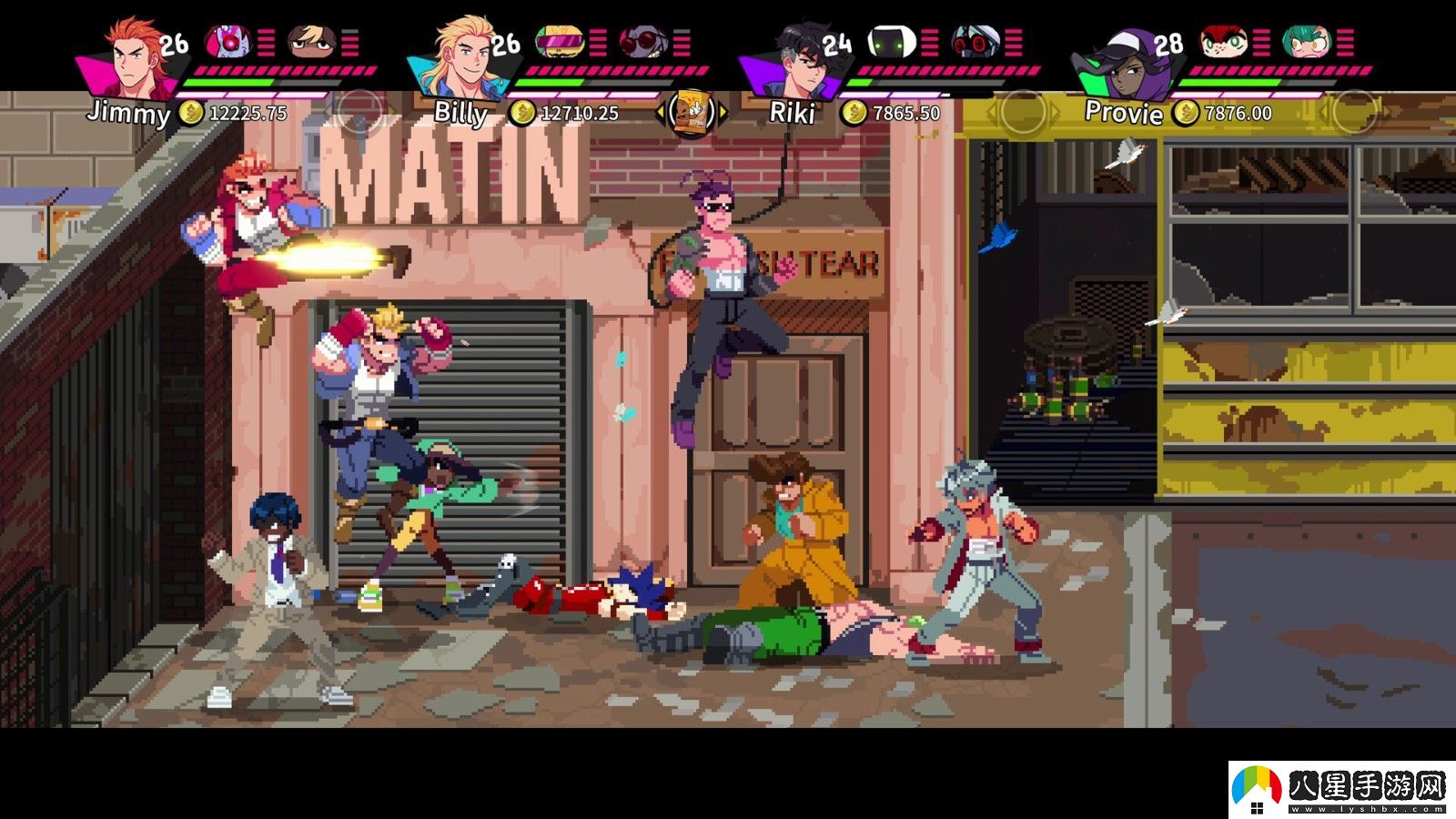This screenshot has height=819, width=1456.
Task: Select Provie's hooded portrait
Action: click(x=1127, y=58)
